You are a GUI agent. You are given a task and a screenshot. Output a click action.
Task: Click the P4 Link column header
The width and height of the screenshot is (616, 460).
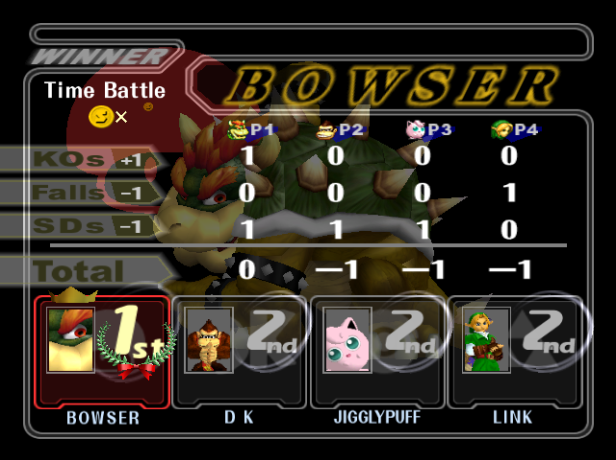click(x=510, y=129)
